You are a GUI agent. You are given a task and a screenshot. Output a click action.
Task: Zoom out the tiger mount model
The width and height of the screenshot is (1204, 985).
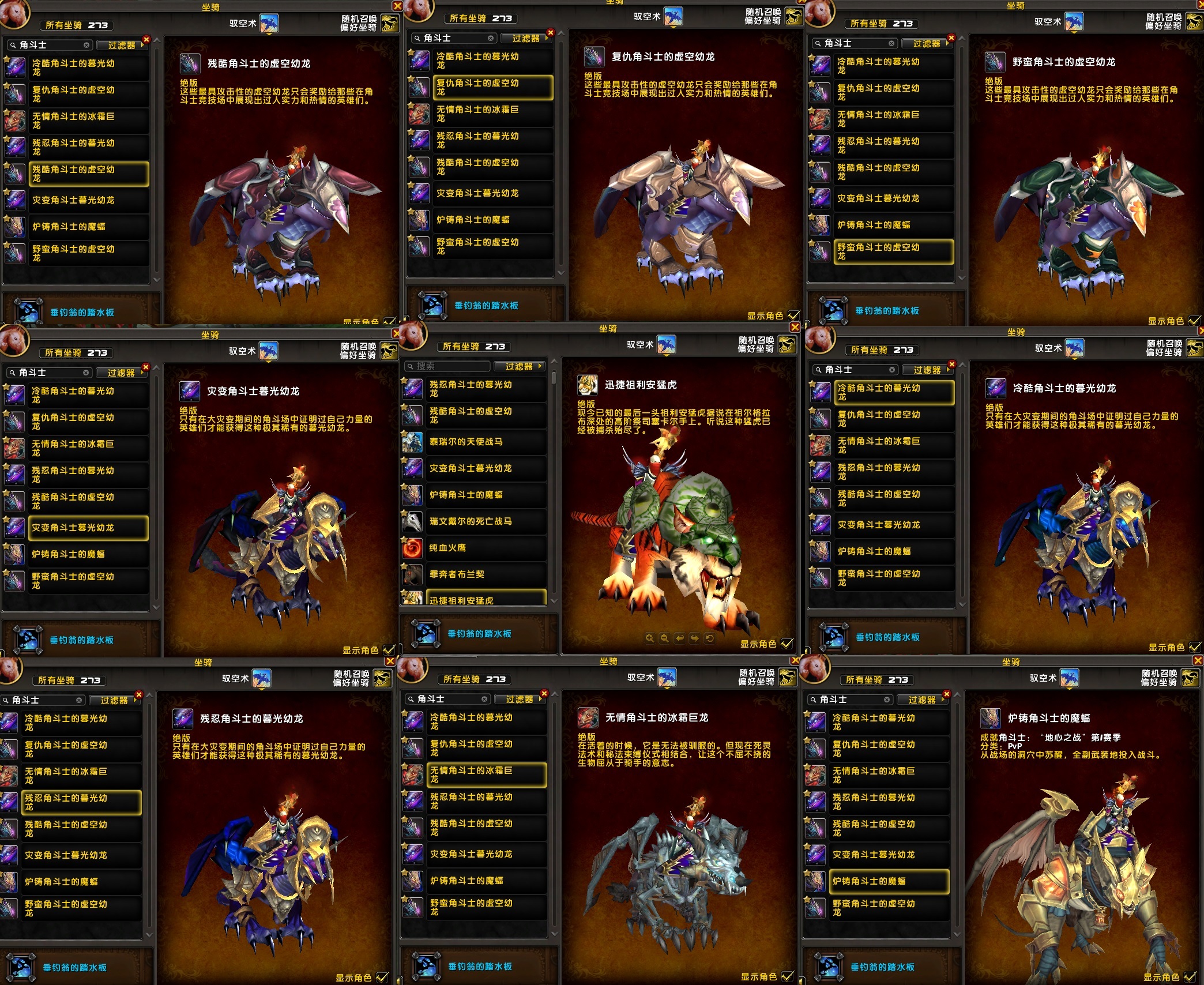(x=665, y=638)
